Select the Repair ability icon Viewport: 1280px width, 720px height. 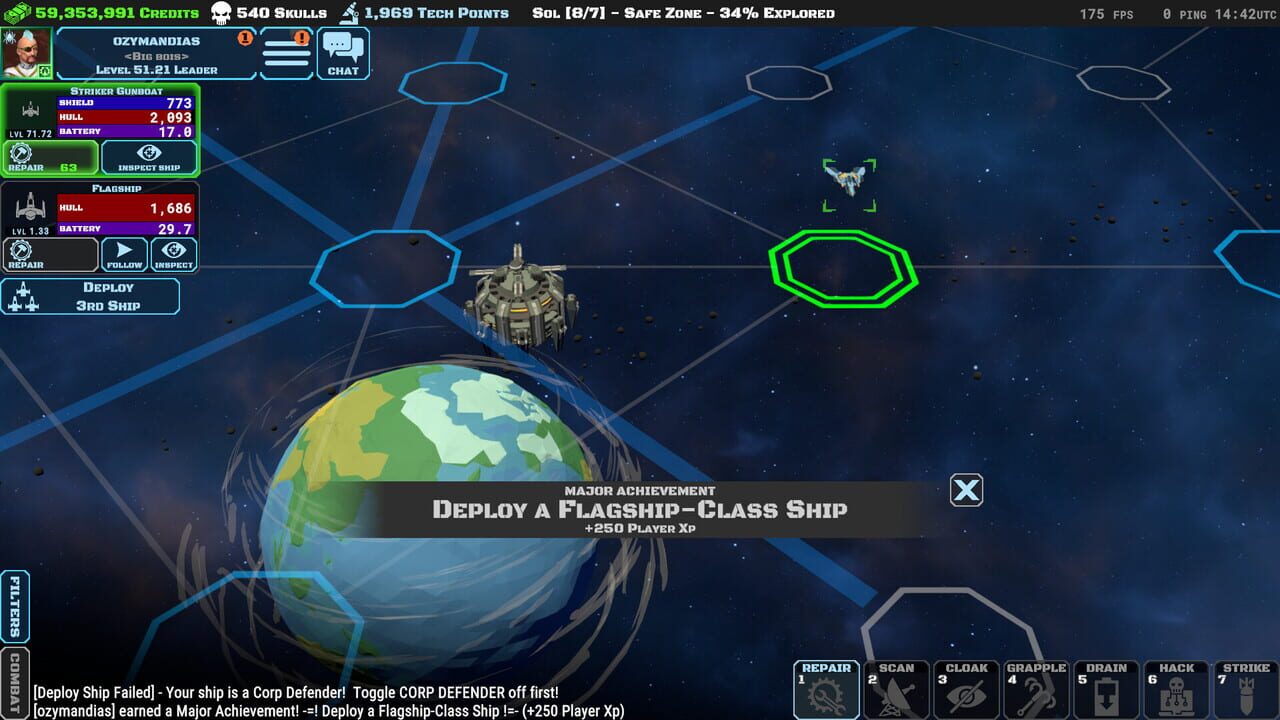825,688
